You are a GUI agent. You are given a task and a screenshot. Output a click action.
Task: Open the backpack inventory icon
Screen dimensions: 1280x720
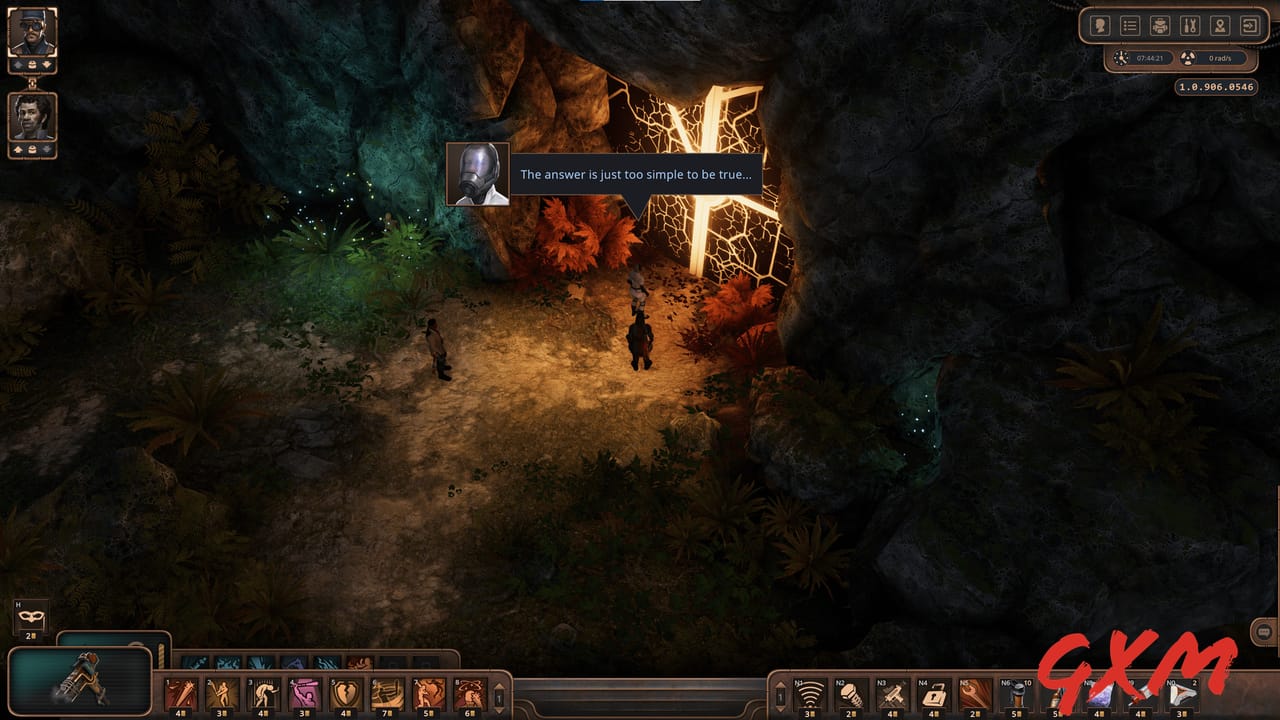(1160, 24)
